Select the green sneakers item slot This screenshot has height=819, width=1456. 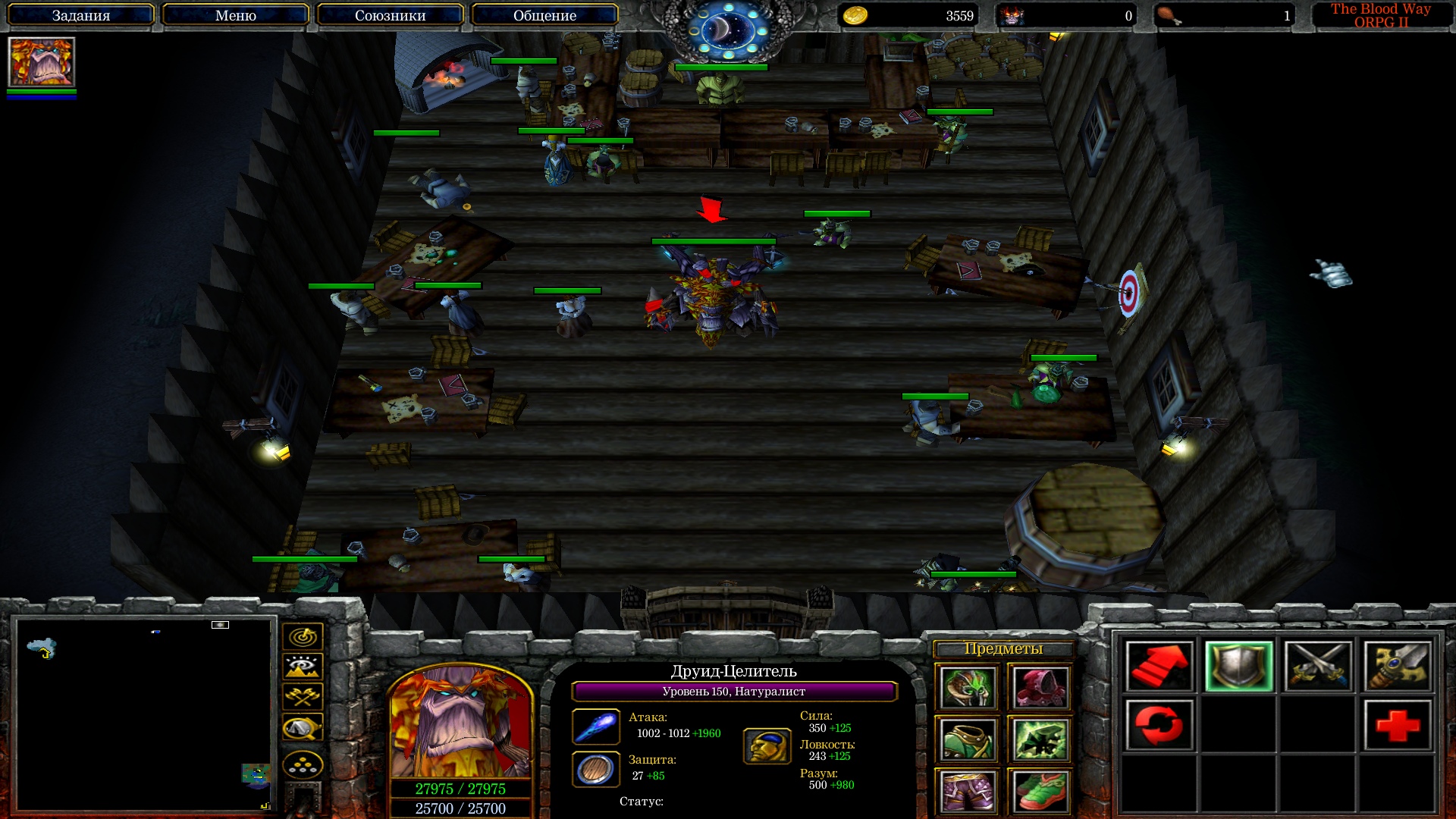pyautogui.click(x=1040, y=791)
